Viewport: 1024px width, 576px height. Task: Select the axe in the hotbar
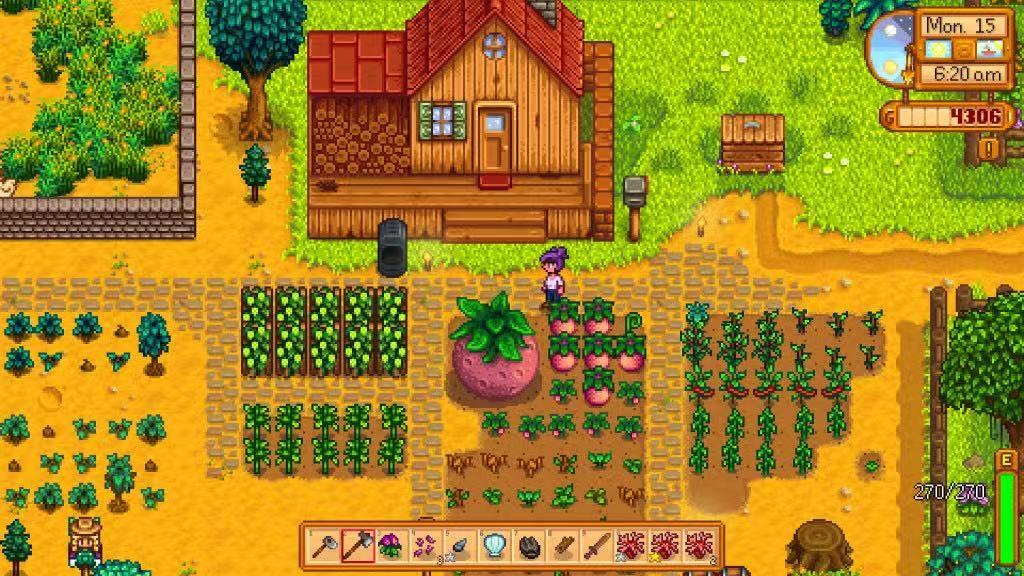point(358,546)
